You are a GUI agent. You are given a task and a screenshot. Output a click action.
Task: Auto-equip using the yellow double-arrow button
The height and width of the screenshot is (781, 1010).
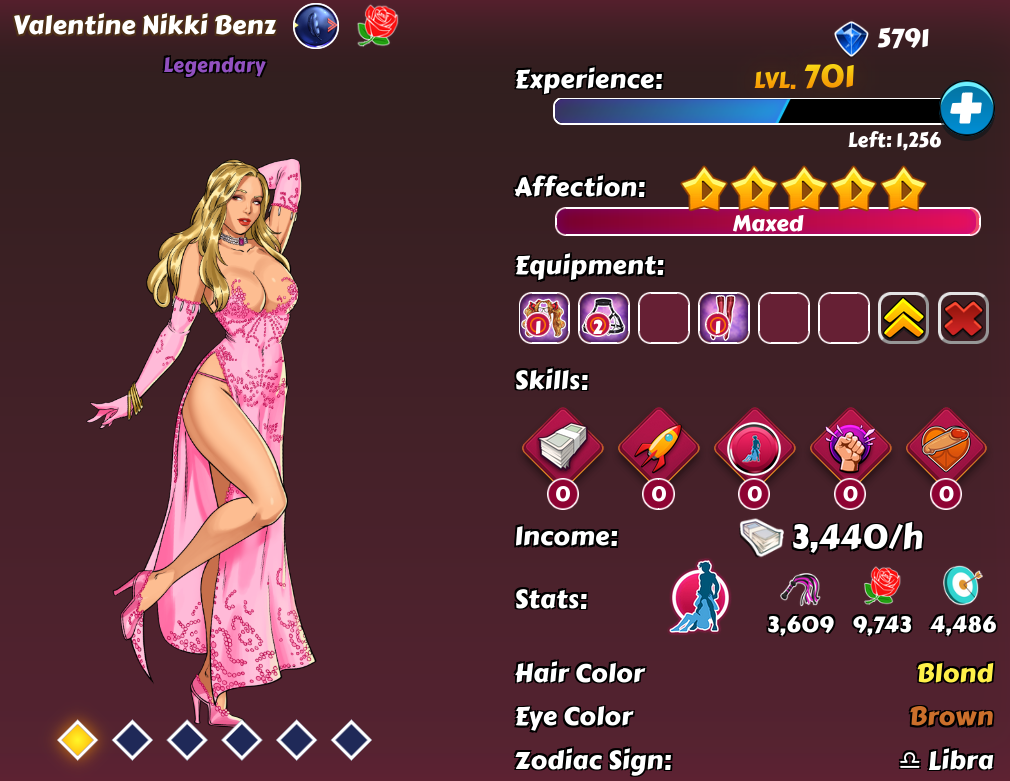pos(903,318)
